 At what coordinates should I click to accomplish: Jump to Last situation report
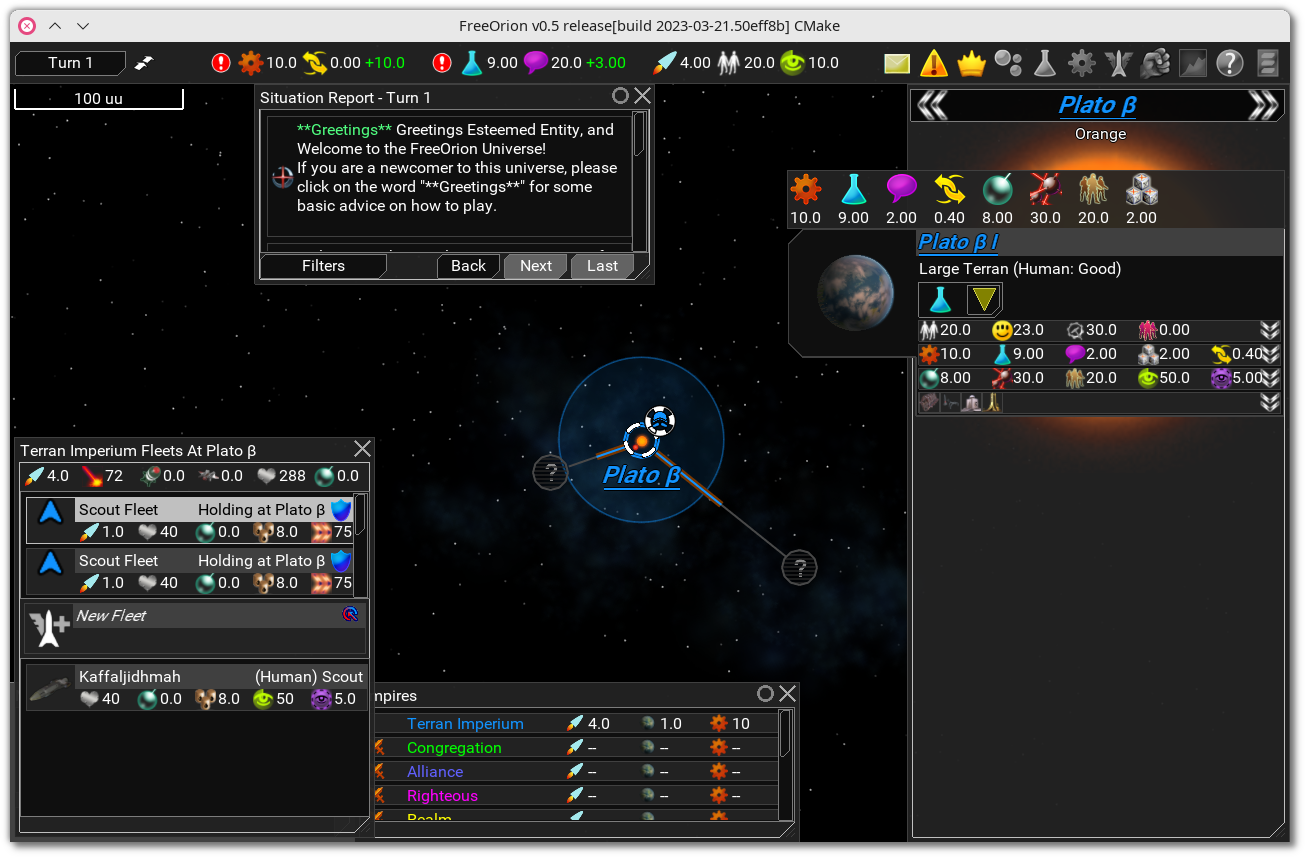[x=602, y=266]
